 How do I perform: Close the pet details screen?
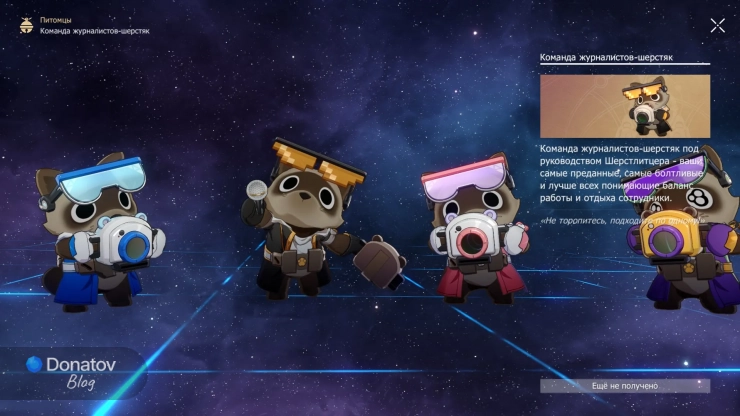717,26
